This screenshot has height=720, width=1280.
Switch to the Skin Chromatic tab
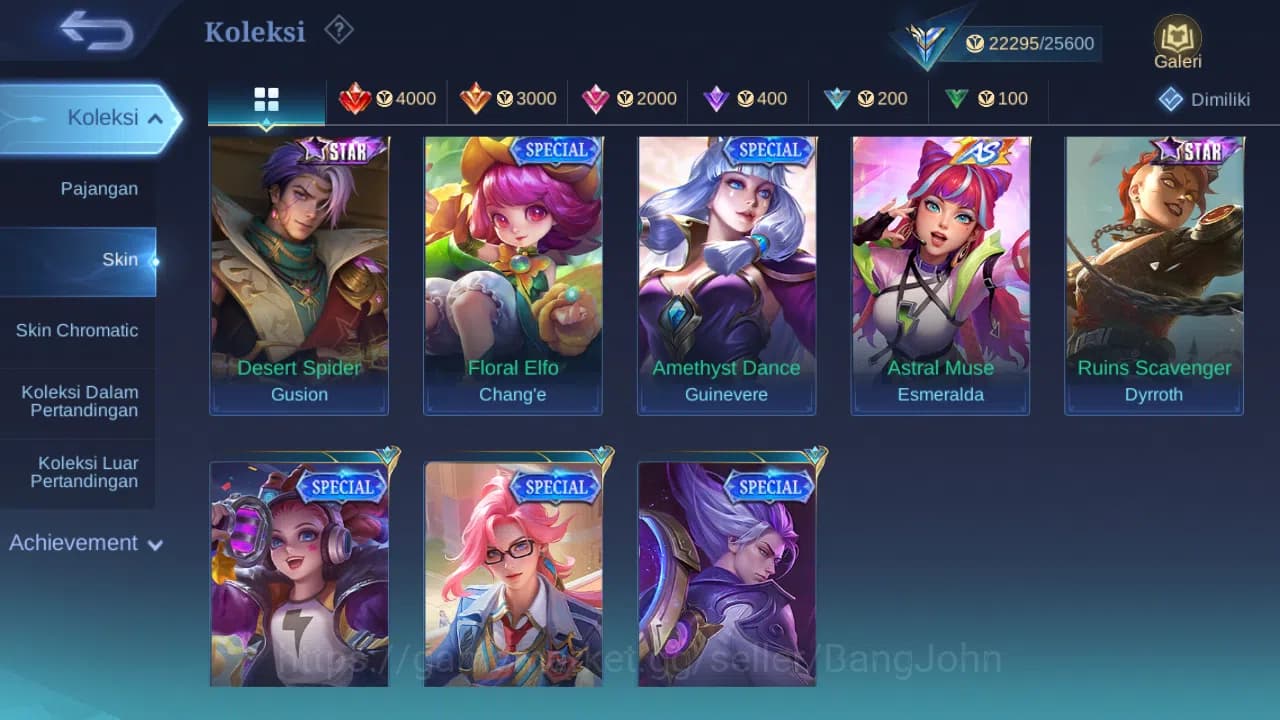click(78, 330)
